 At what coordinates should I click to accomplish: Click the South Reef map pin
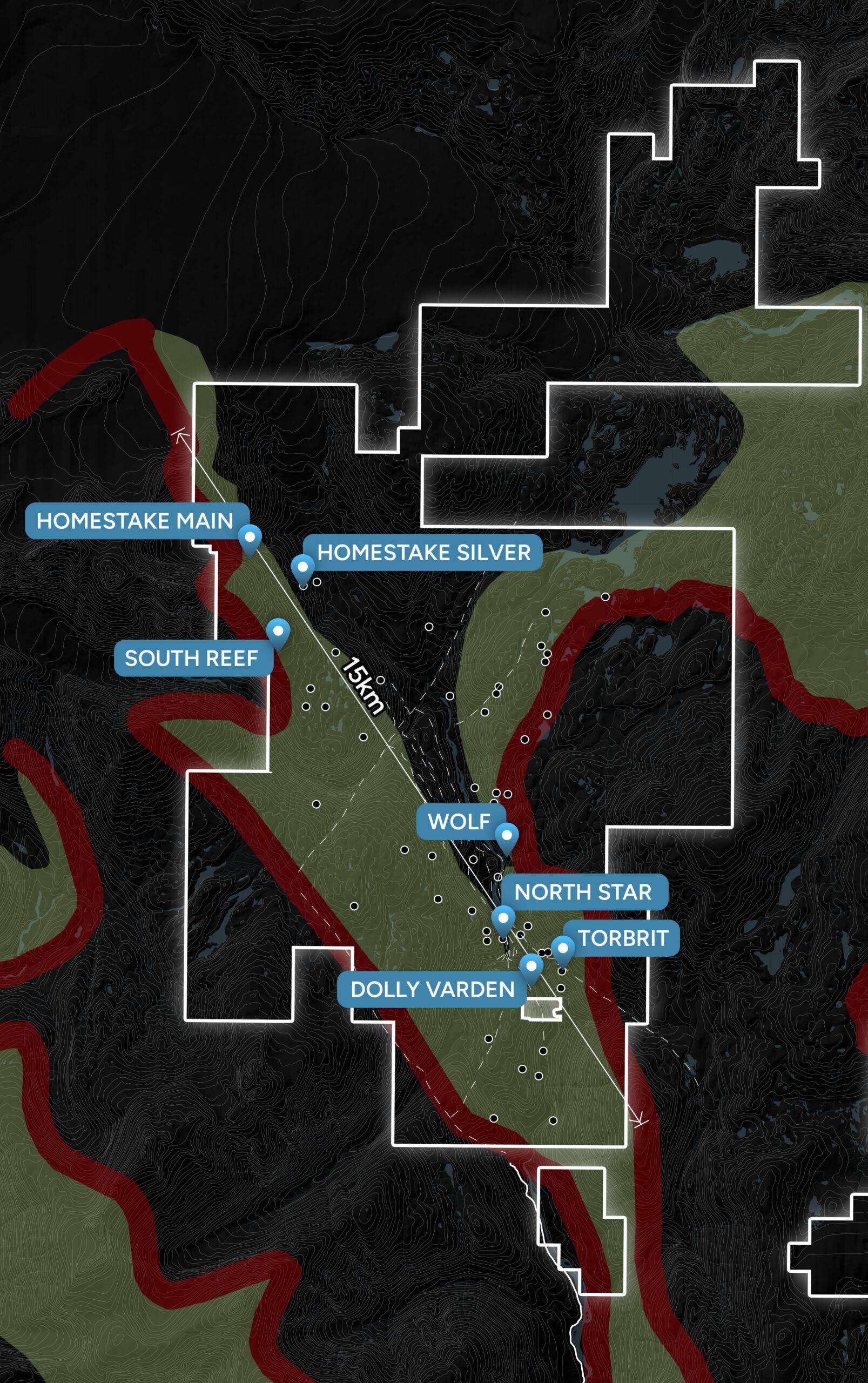[x=278, y=631]
